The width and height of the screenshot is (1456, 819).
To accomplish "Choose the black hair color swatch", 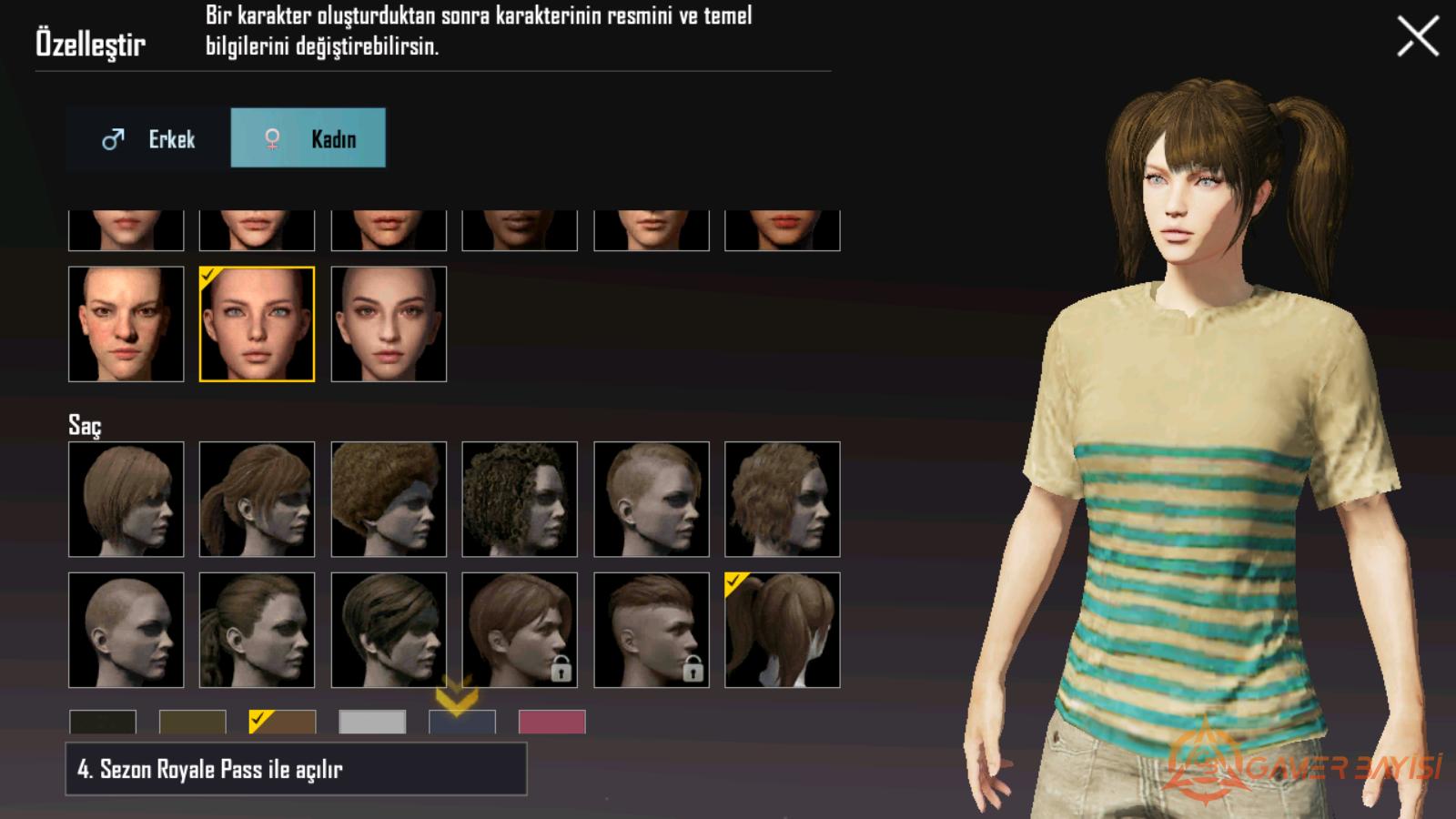I will 103,722.
